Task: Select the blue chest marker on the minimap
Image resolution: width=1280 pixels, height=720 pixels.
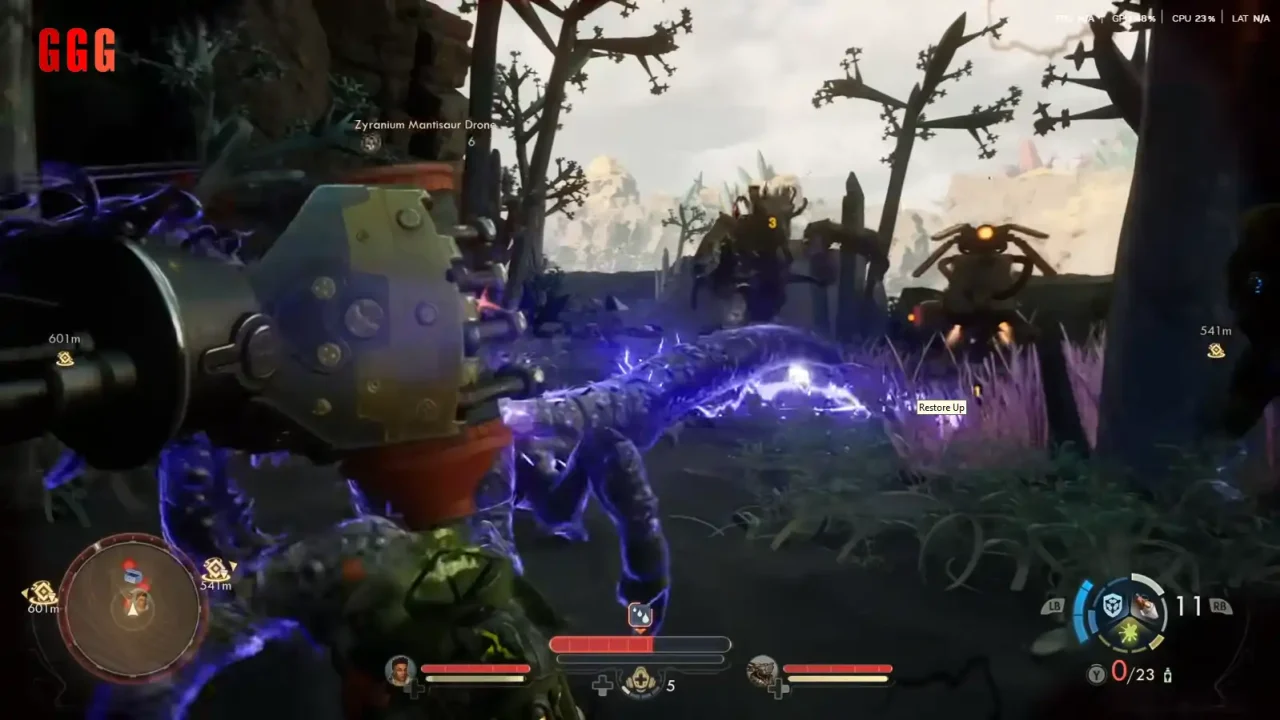Action: [x=133, y=578]
